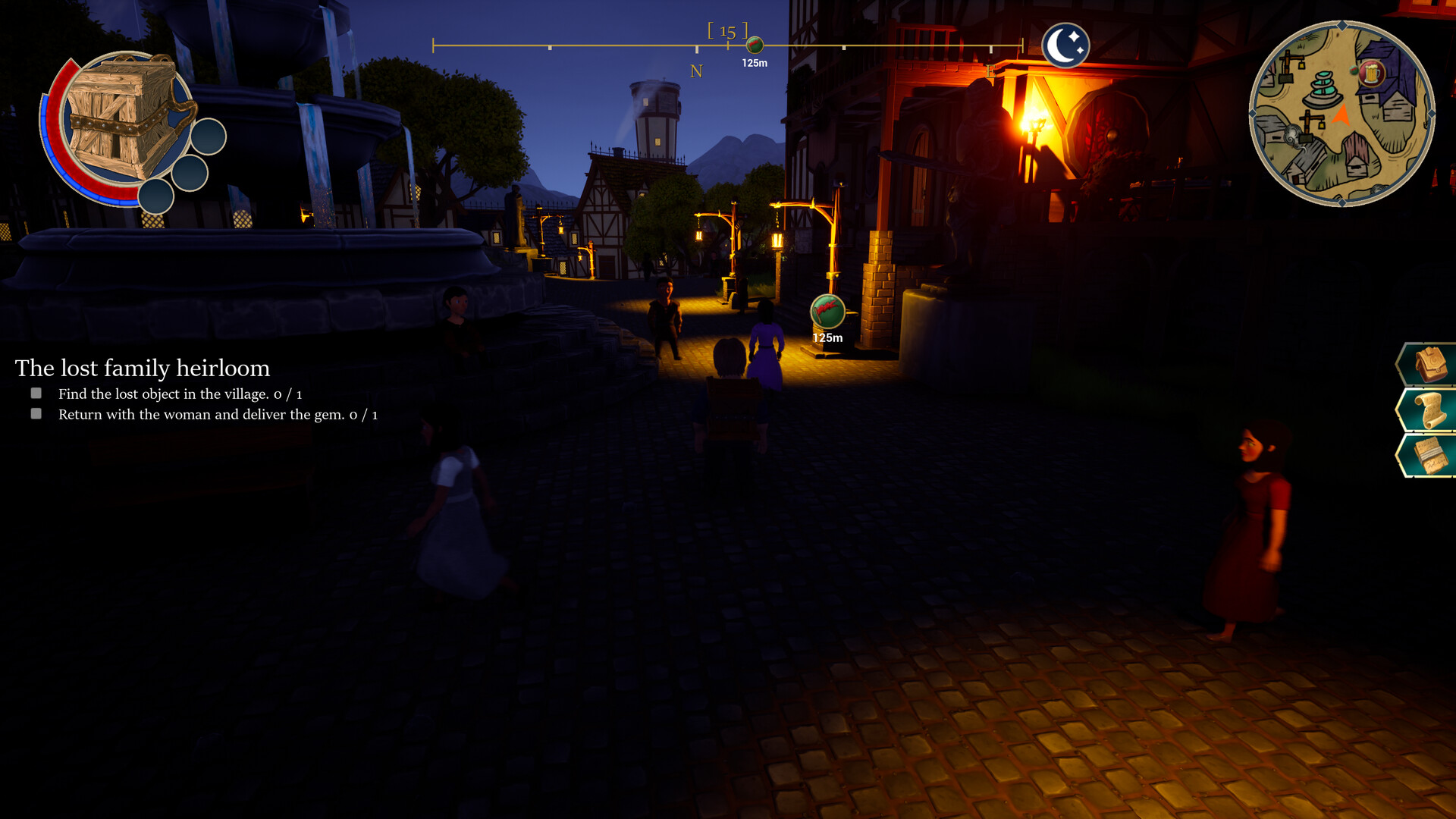This screenshot has width=1456, height=819.
Task: Check the 'Return with the woman' objective checkbox
Action: 36,414
